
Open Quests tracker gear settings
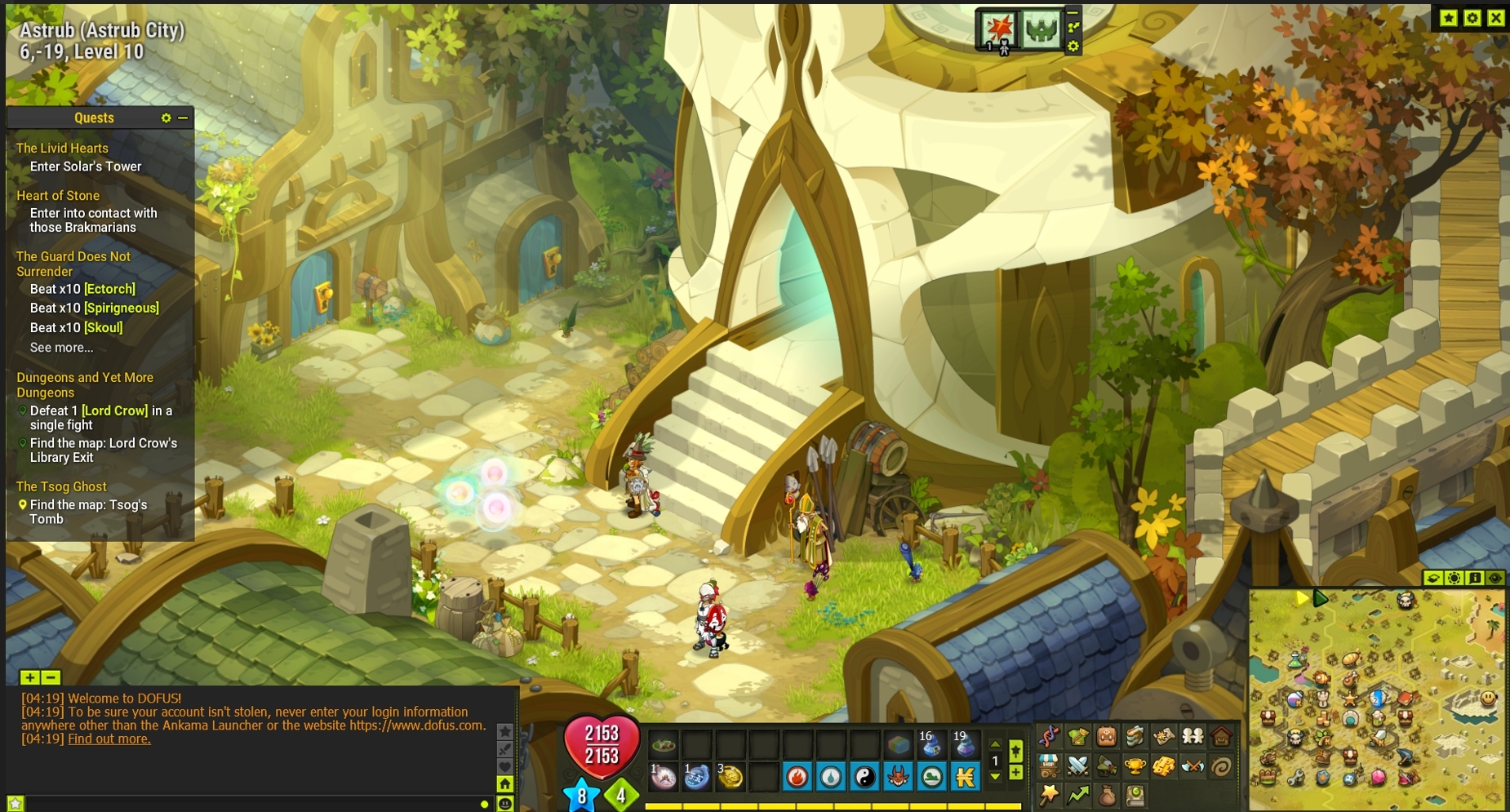(x=166, y=118)
